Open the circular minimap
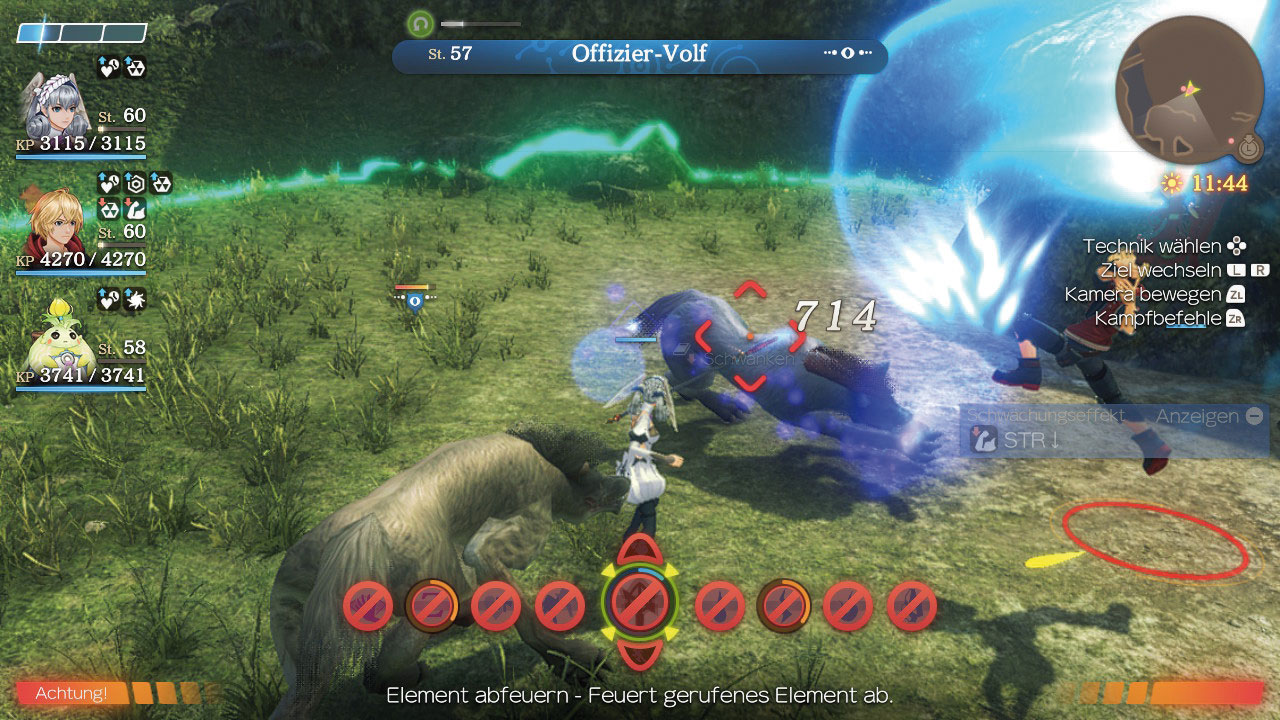This screenshot has height=720, width=1280. tap(1189, 90)
